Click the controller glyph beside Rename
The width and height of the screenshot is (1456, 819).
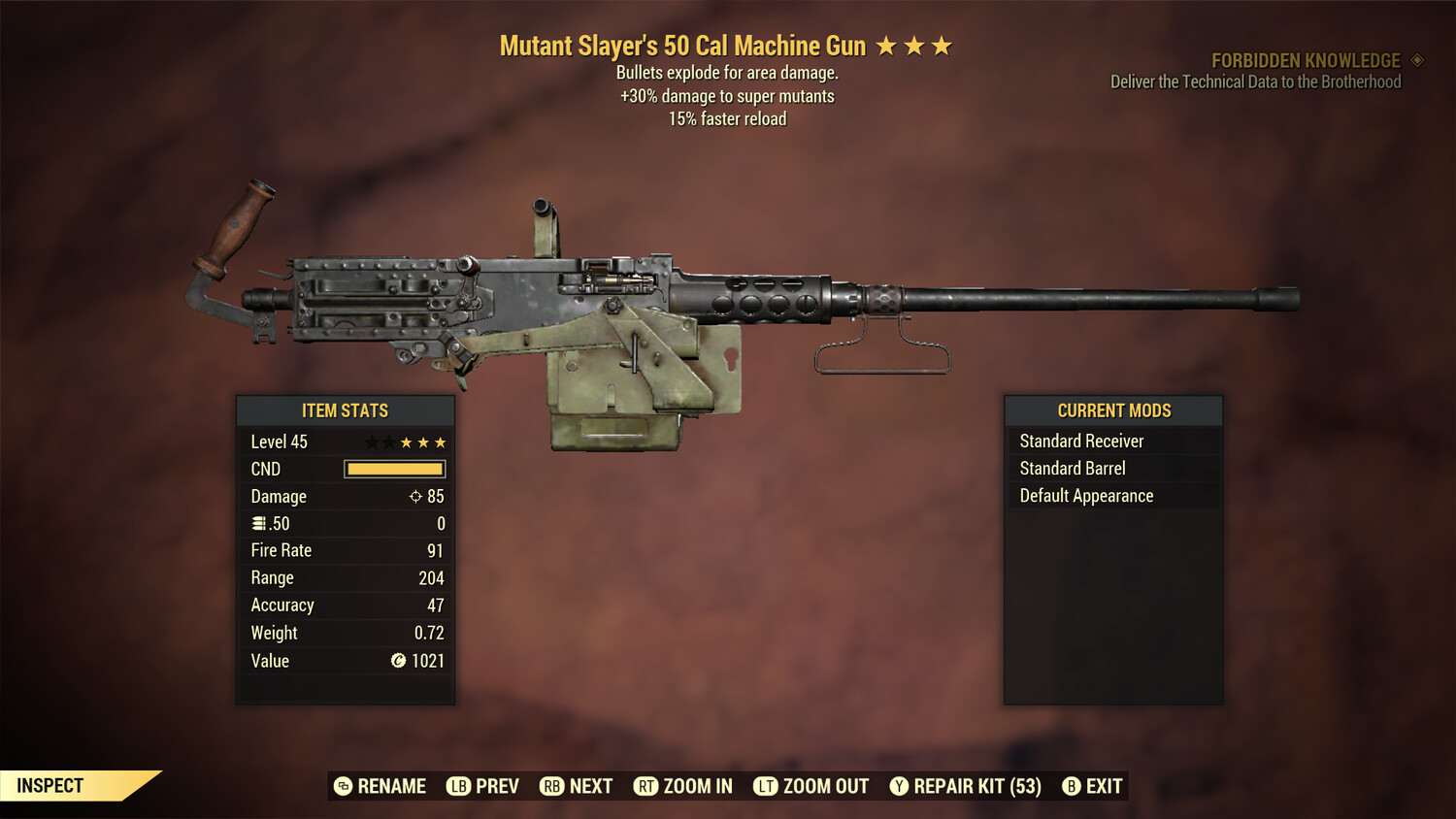[342, 786]
